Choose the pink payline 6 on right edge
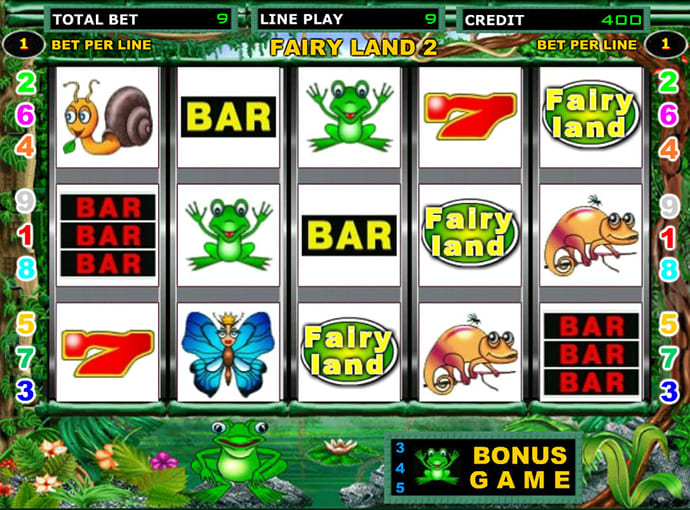Screen dimensions: 690x510 tap(666, 115)
